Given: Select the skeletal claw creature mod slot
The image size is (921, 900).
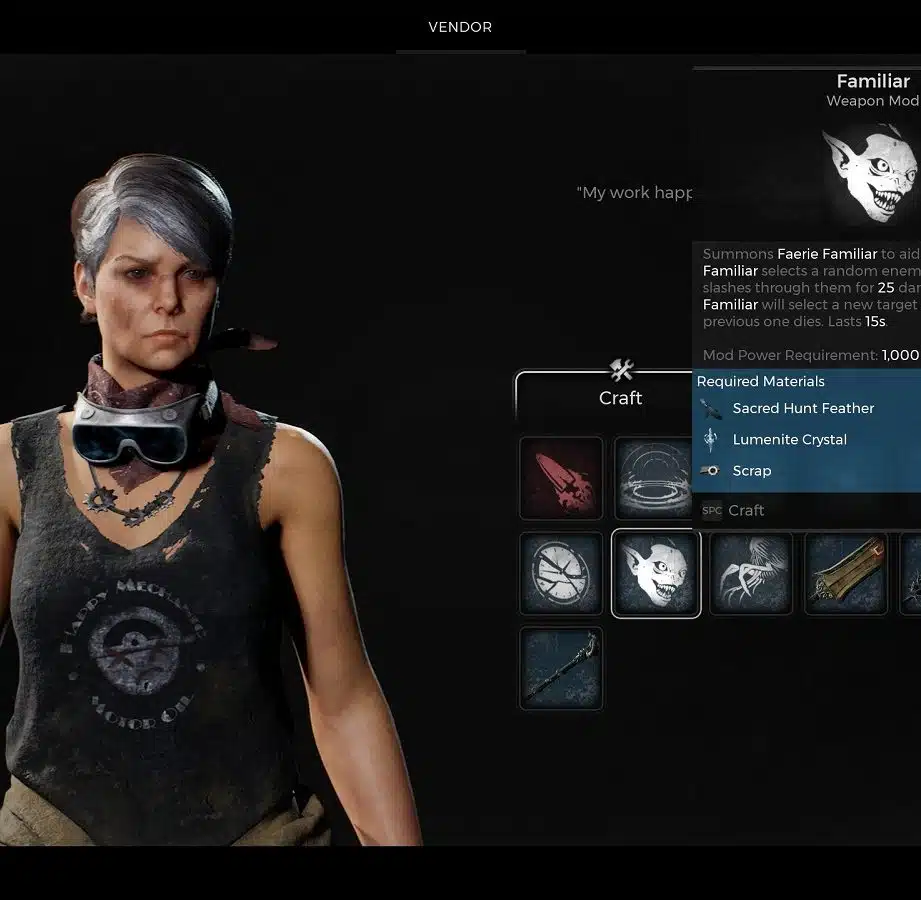Looking at the screenshot, I should (x=750, y=573).
